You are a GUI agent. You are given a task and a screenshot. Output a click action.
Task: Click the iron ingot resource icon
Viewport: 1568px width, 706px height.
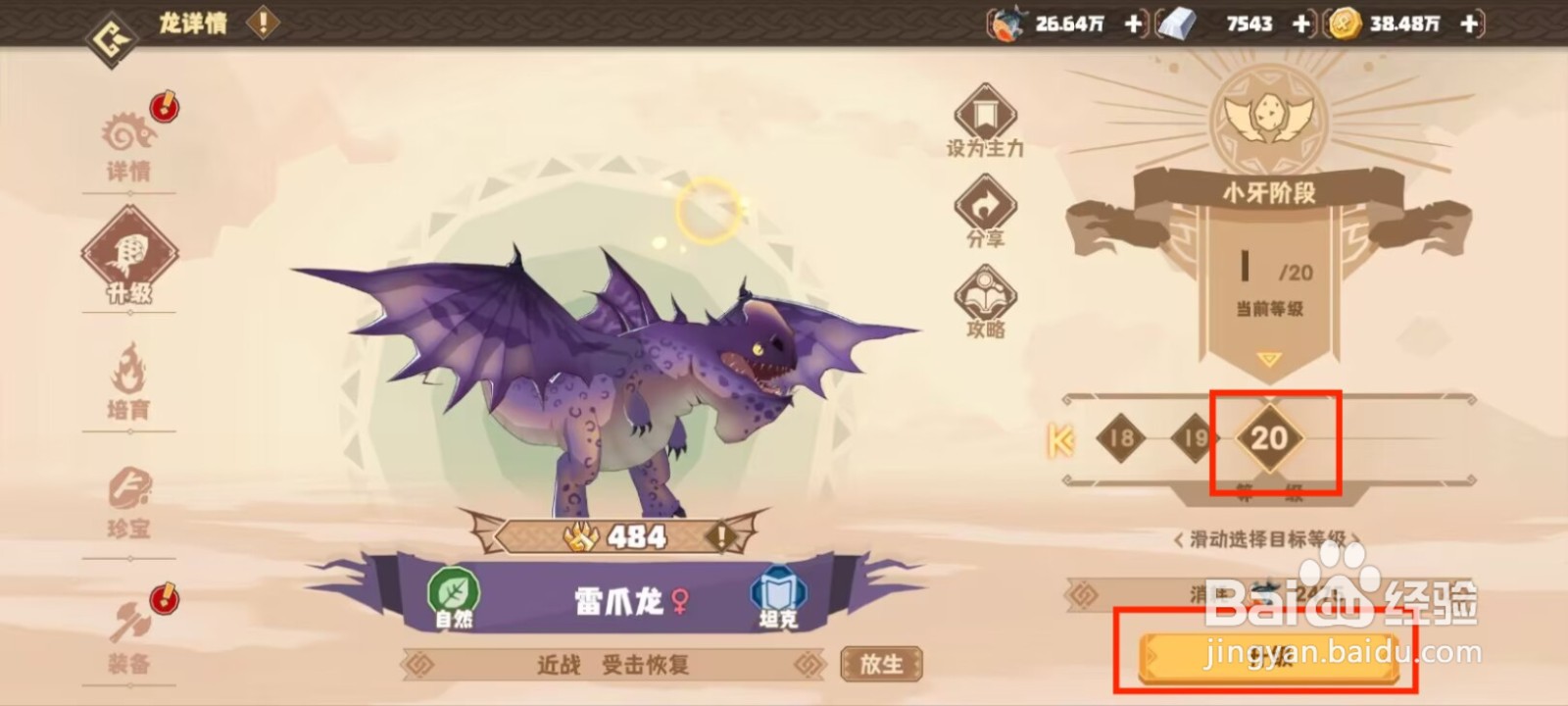pos(1179,24)
